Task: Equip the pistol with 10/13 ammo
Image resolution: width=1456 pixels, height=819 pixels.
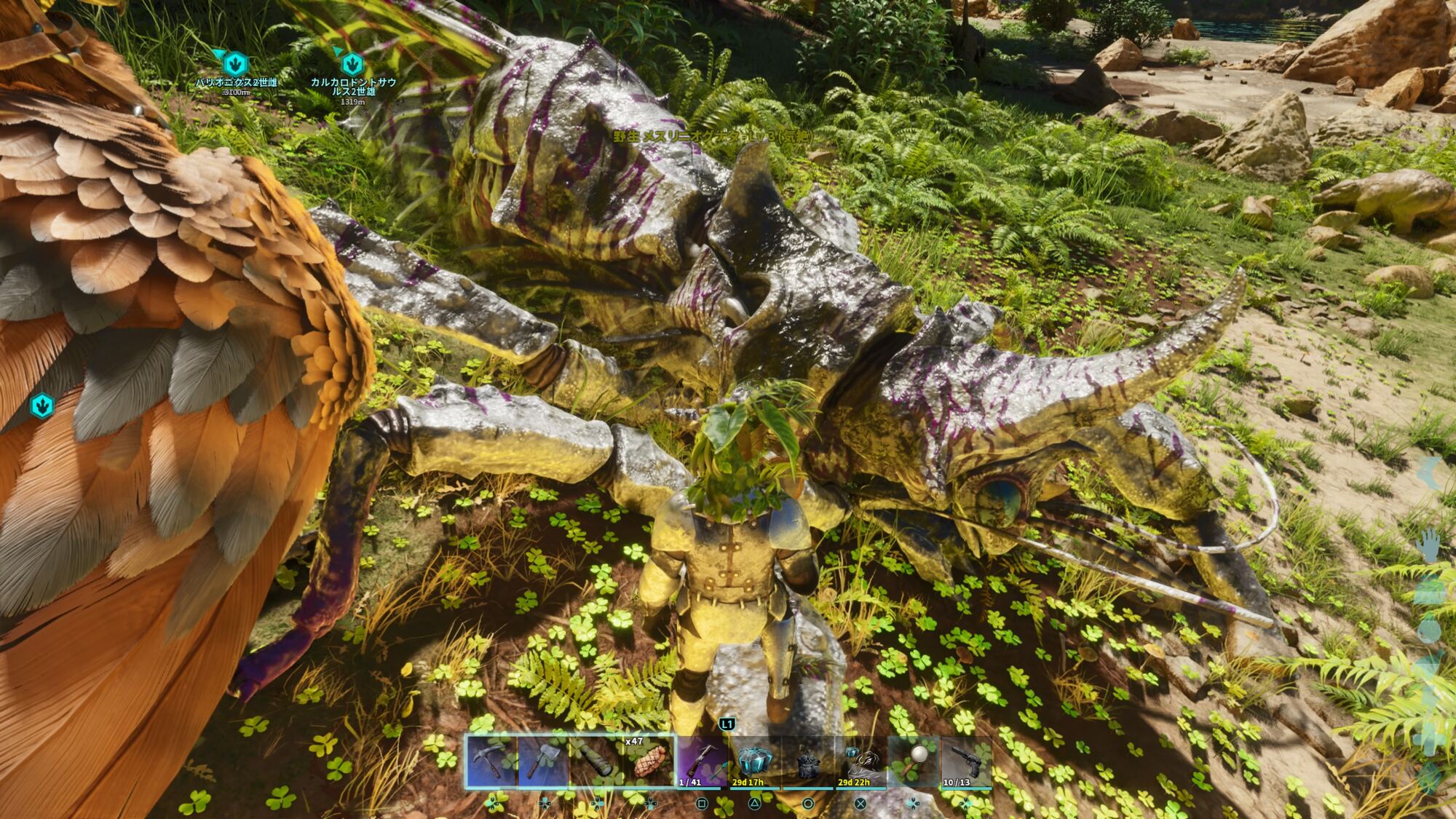Action: coord(966,761)
